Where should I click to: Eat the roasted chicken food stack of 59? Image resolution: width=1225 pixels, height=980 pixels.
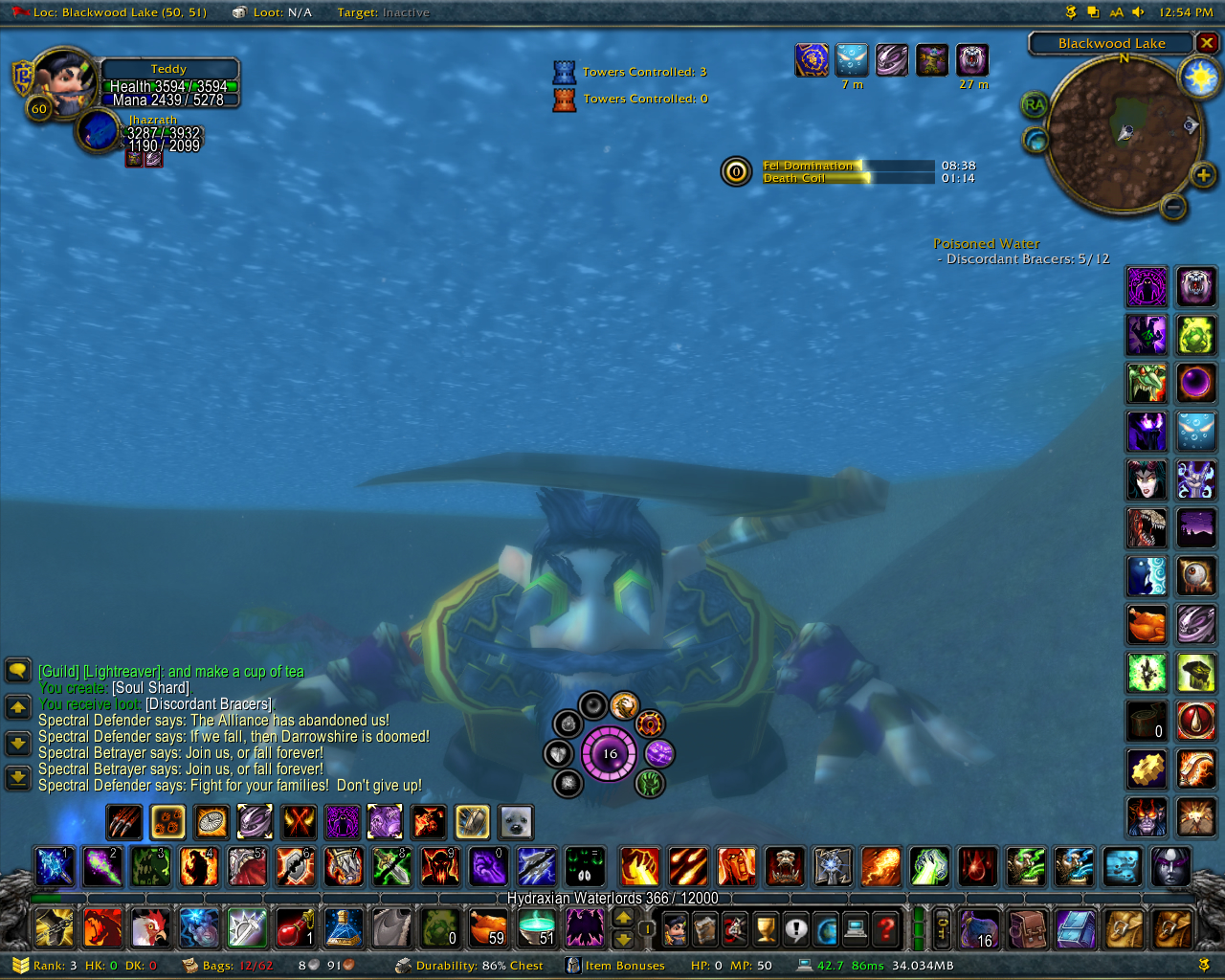point(488,927)
